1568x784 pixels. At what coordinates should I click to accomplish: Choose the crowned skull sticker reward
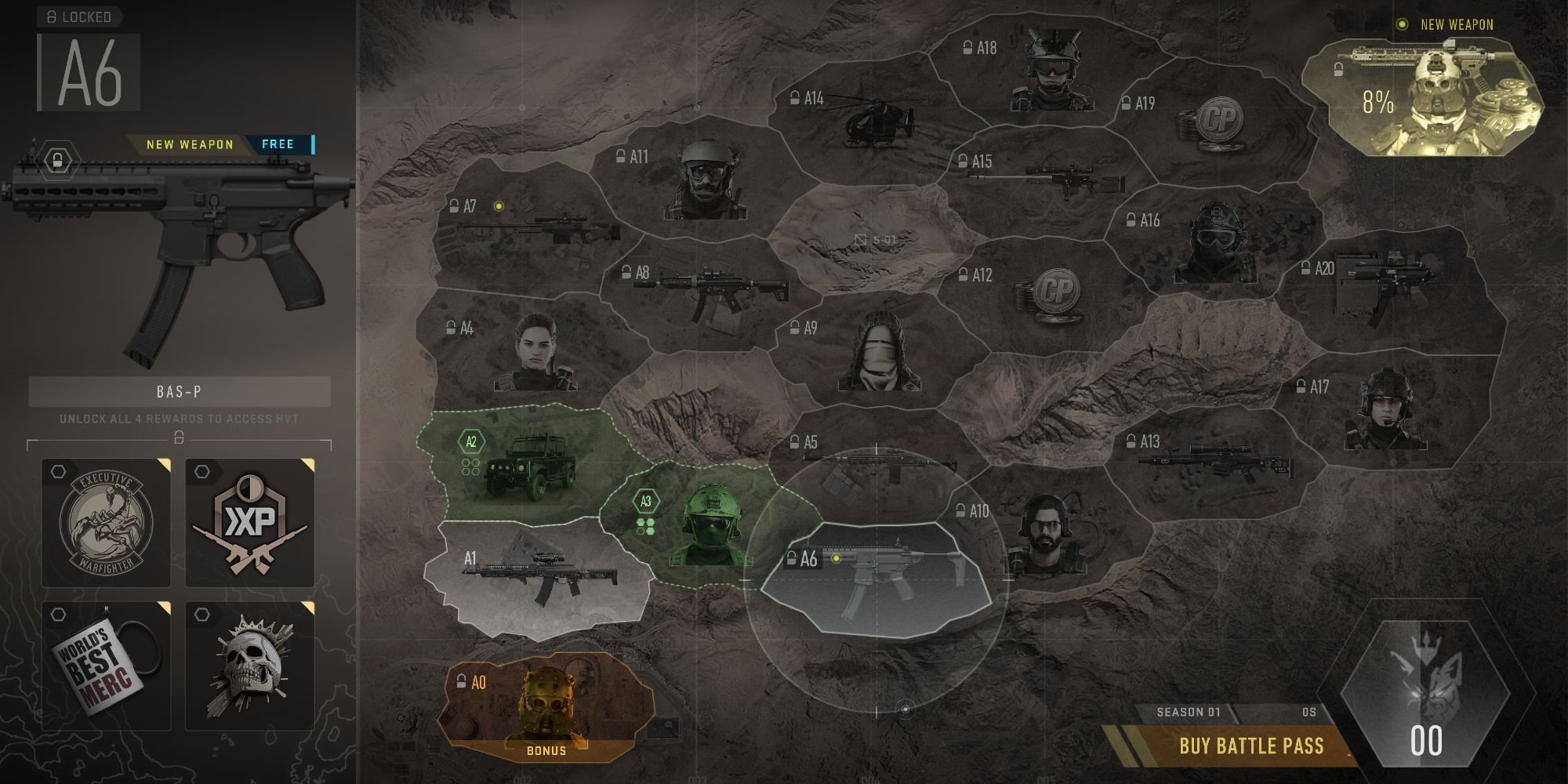click(250, 666)
